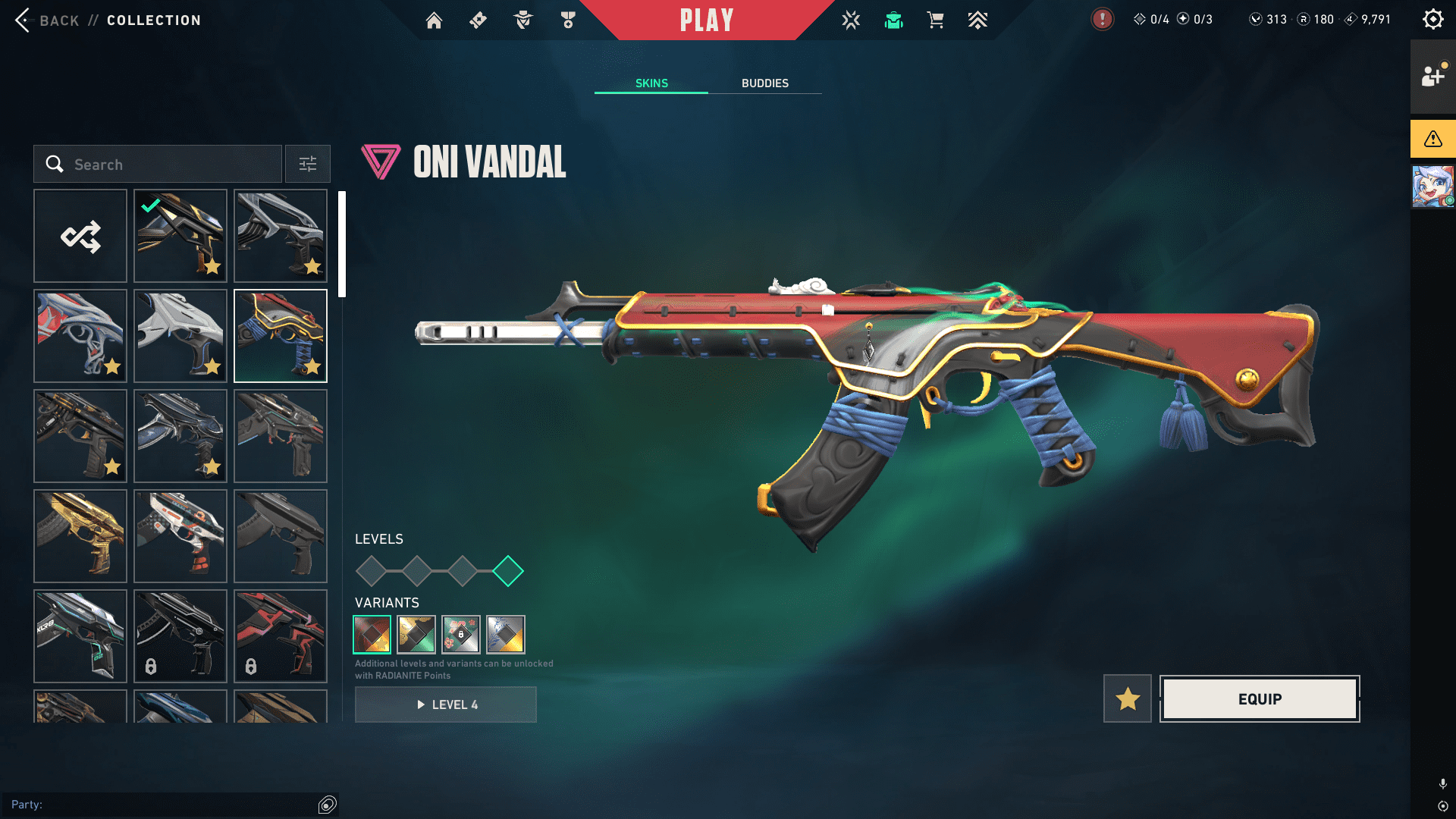Choose the first red variant swatch
1456x819 pixels.
point(372,635)
